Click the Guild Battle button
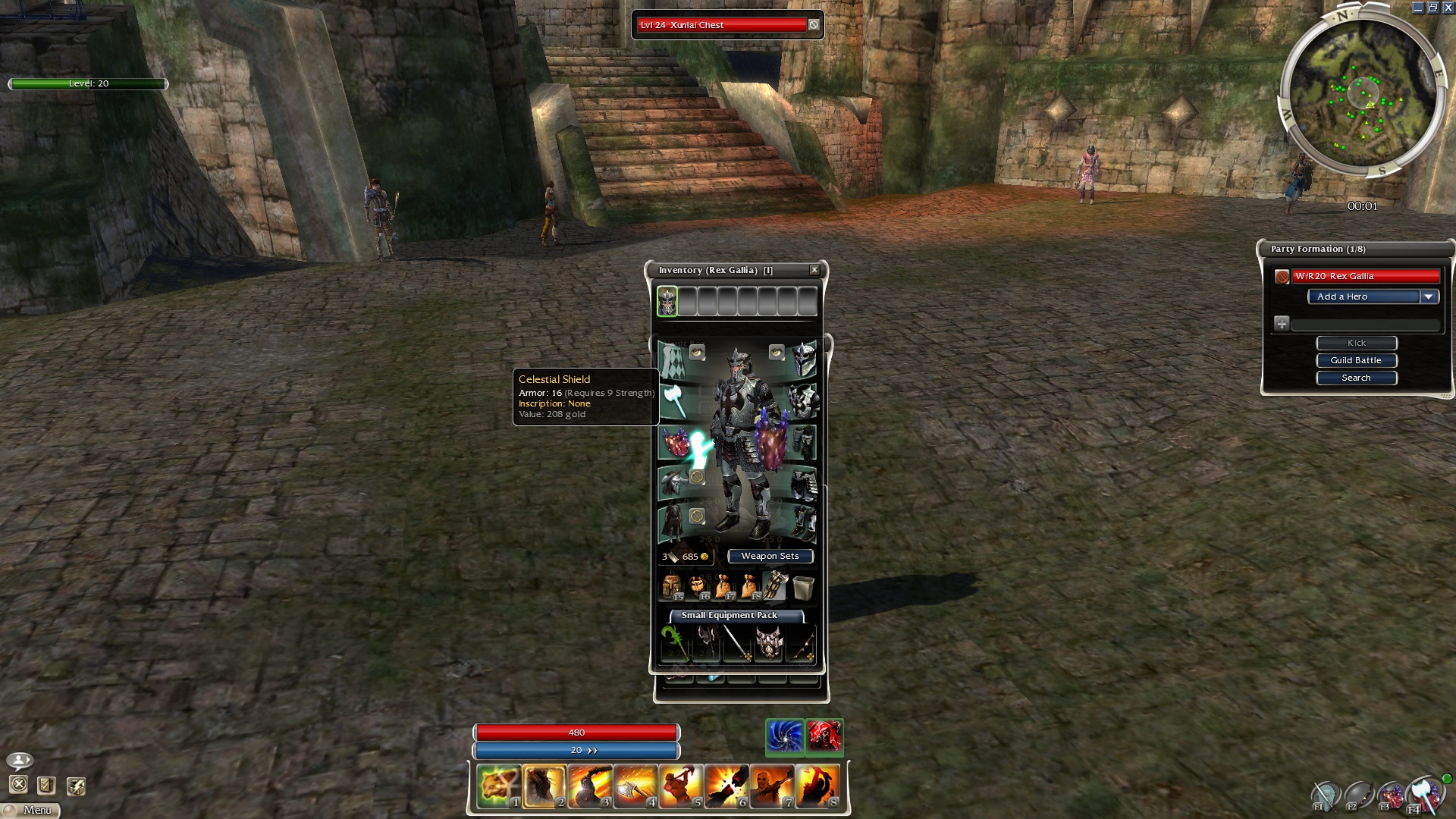This screenshot has width=1456, height=819. point(1356,360)
